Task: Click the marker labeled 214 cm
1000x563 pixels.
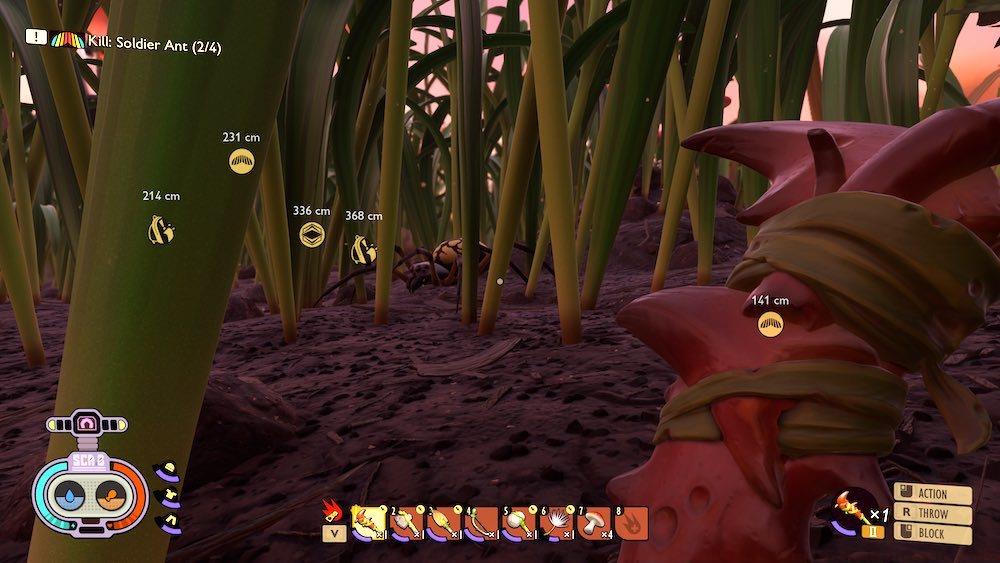Action: coord(161,231)
